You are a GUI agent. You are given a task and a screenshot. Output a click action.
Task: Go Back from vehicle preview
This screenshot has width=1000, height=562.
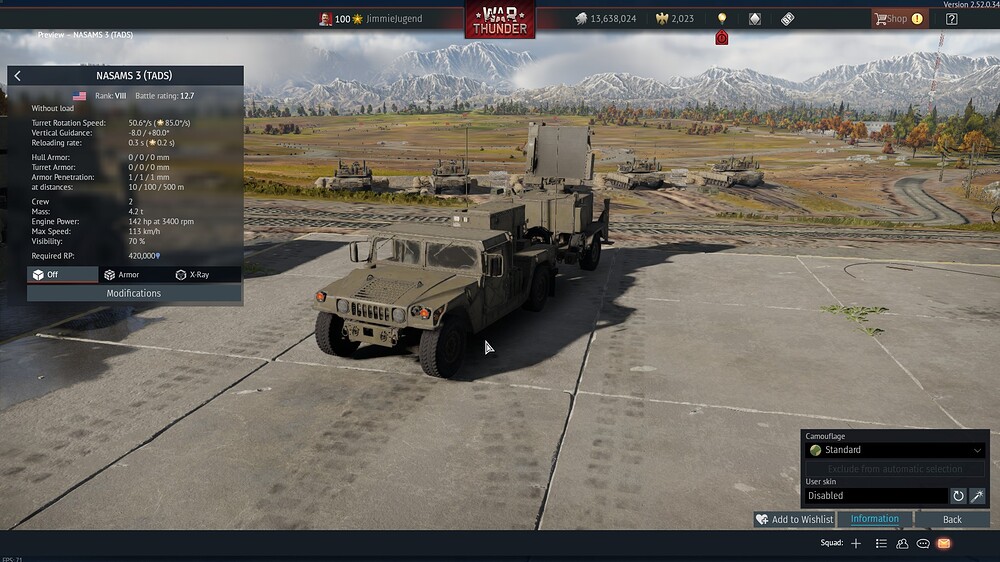click(952, 519)
